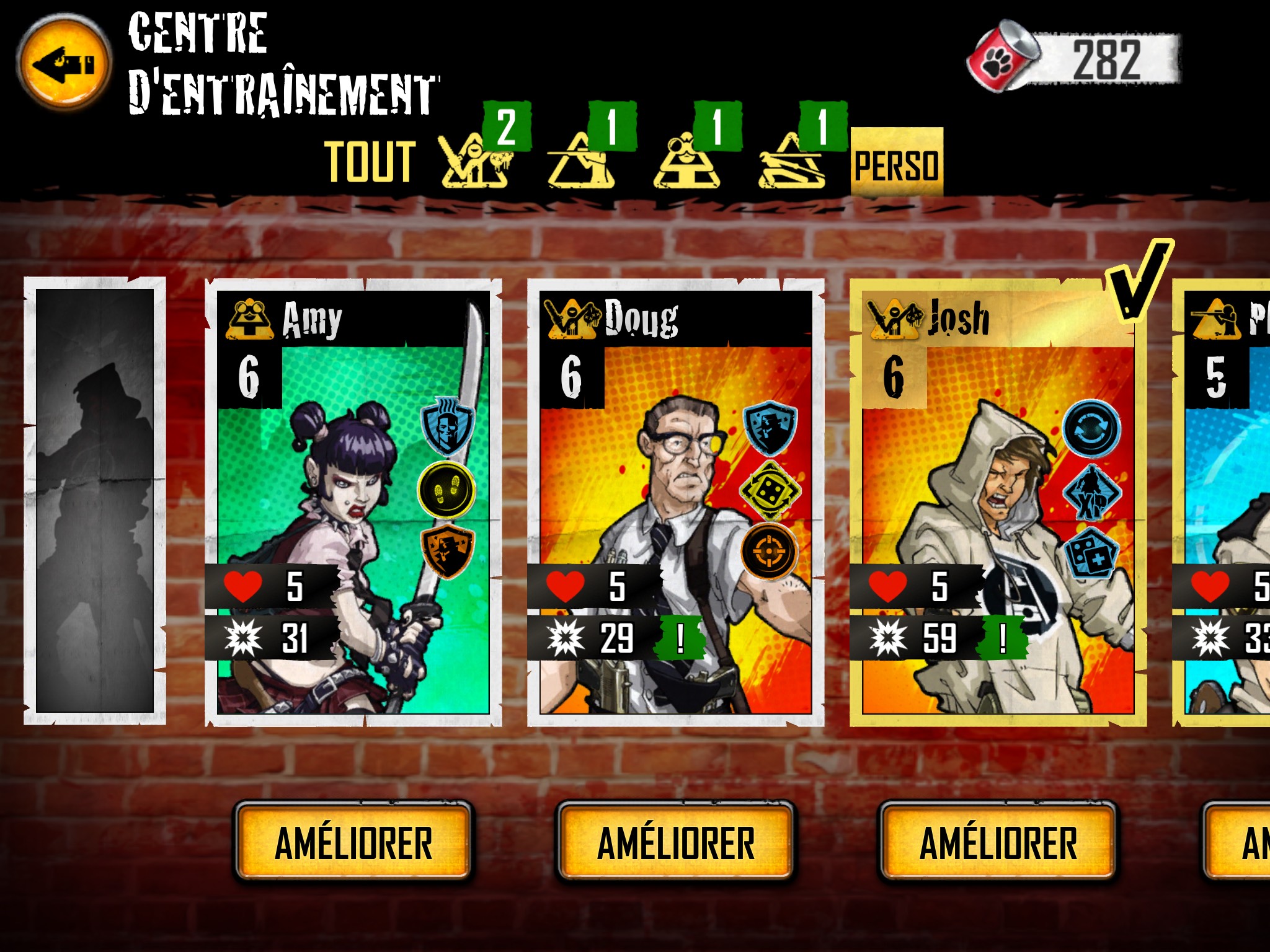Hit AMÉLIORER below Josh's card
1270x952 pixels.
pos(998,843)
